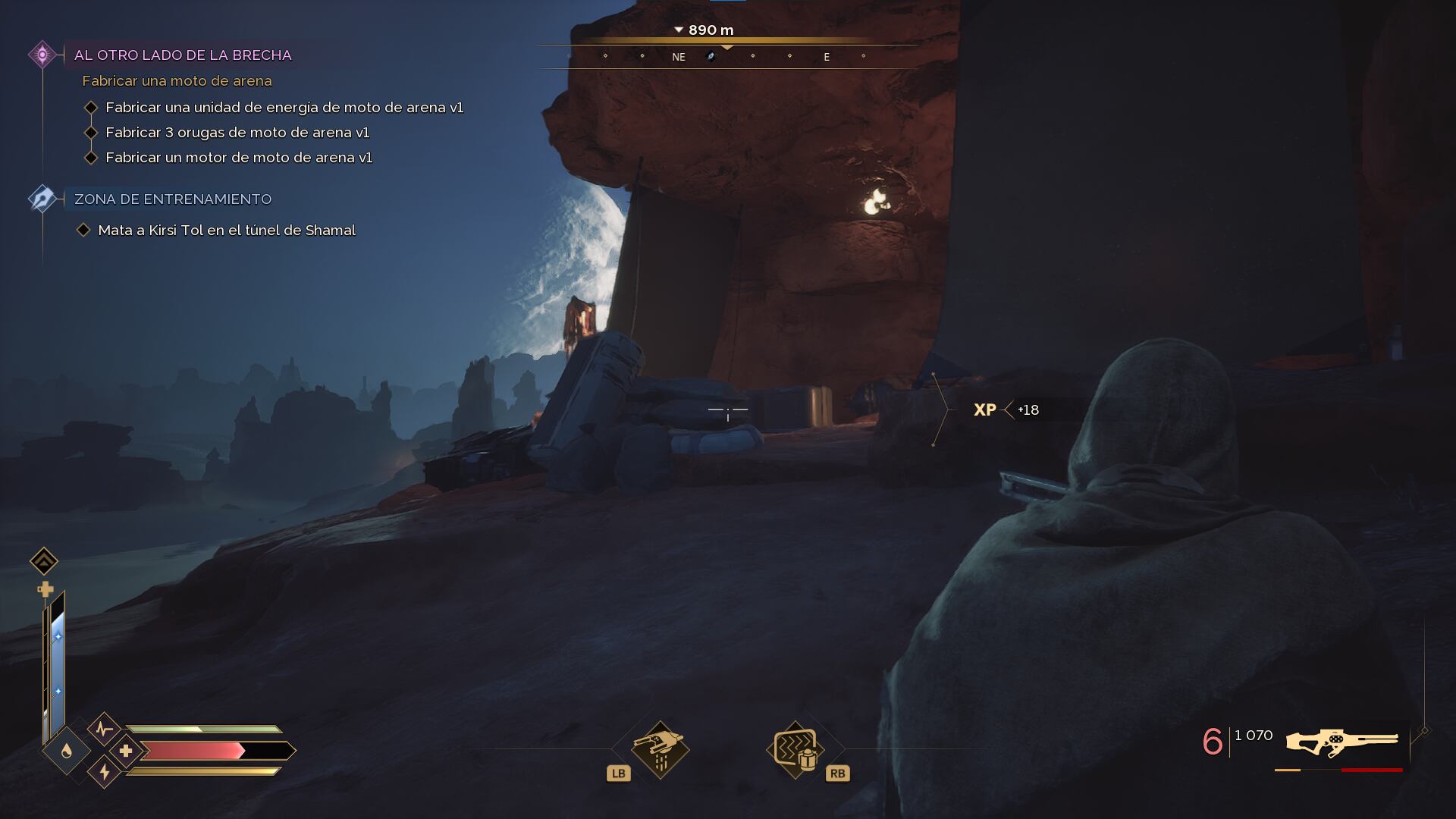Click the purple quest marker icon
Screen dimensions: 1456x819
pyautogui.click(x=42, y=55)
